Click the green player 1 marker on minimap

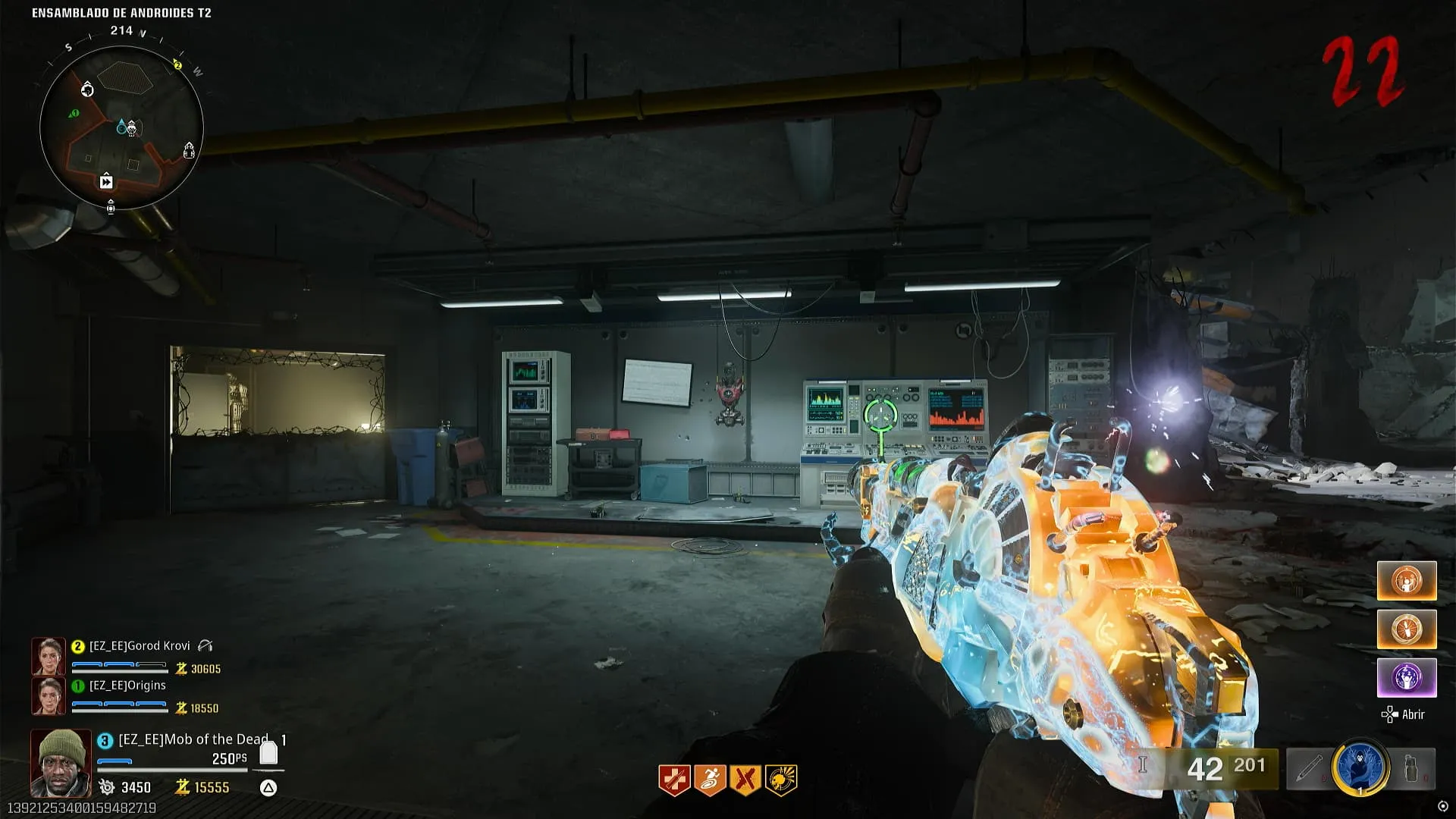click(x=74, y=114)
